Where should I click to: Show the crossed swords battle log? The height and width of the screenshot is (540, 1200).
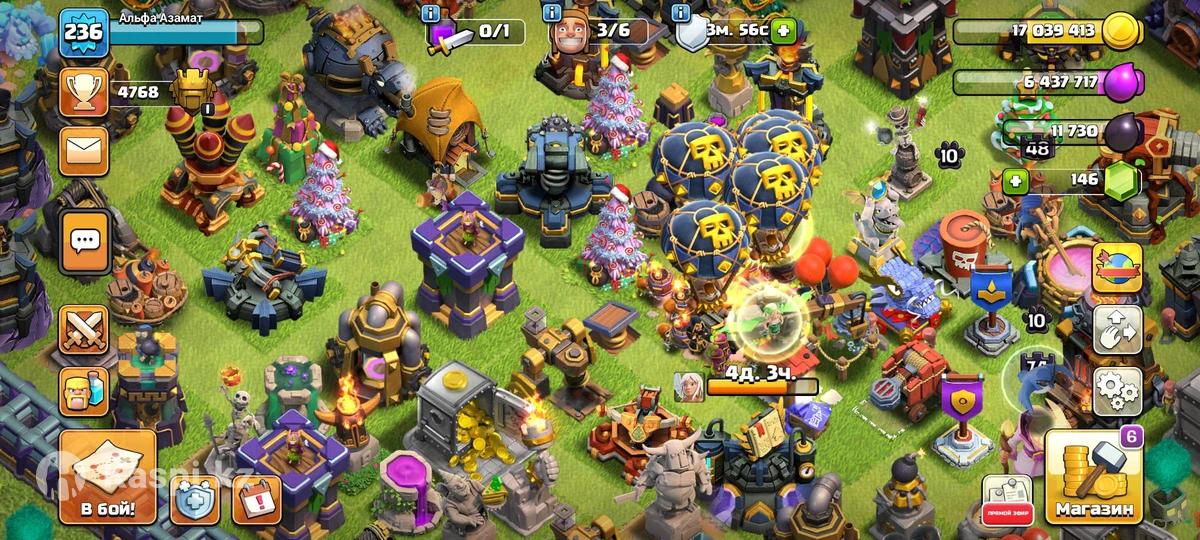[84, 331]
